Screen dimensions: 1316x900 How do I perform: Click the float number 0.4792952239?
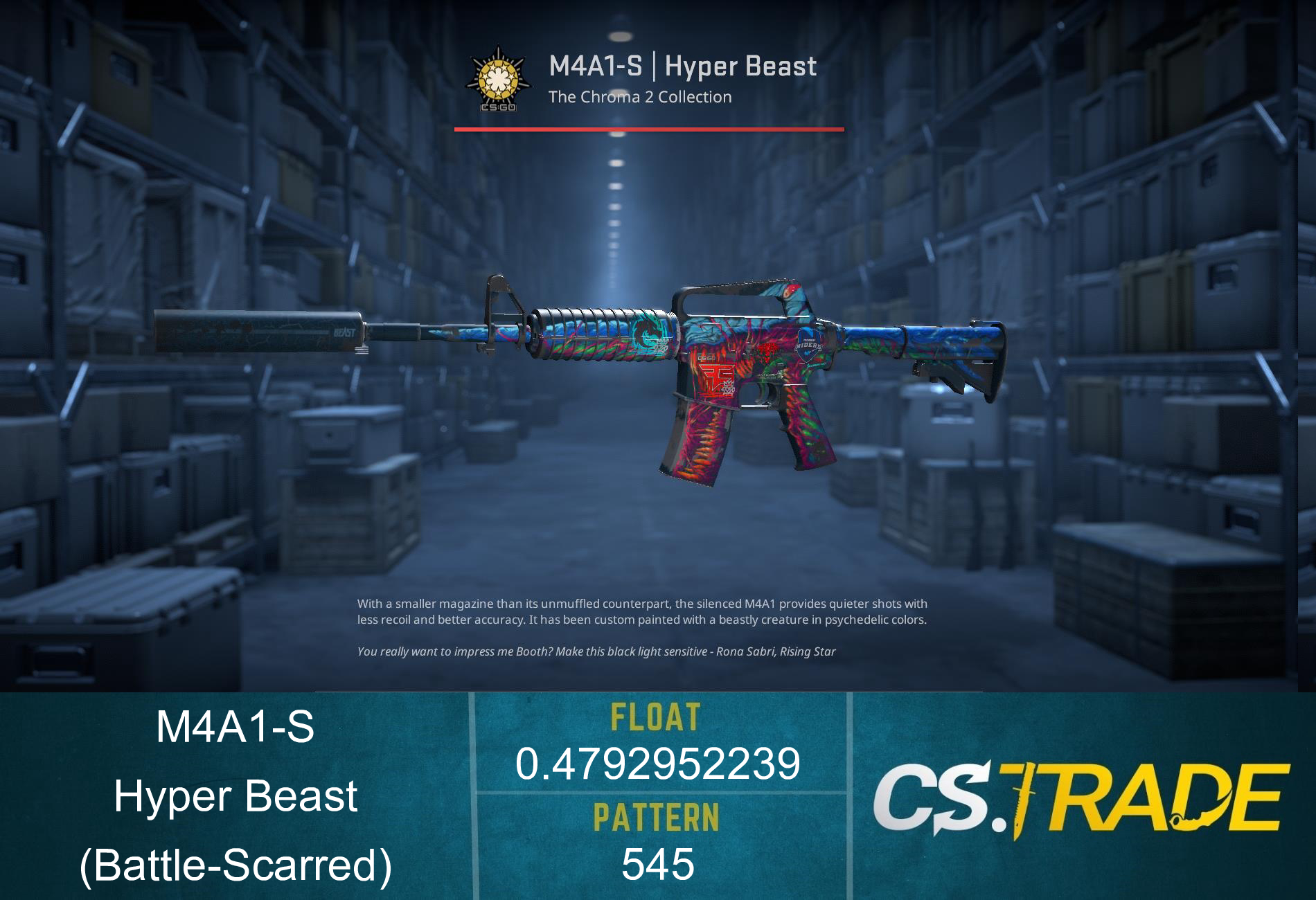point(659,766)
